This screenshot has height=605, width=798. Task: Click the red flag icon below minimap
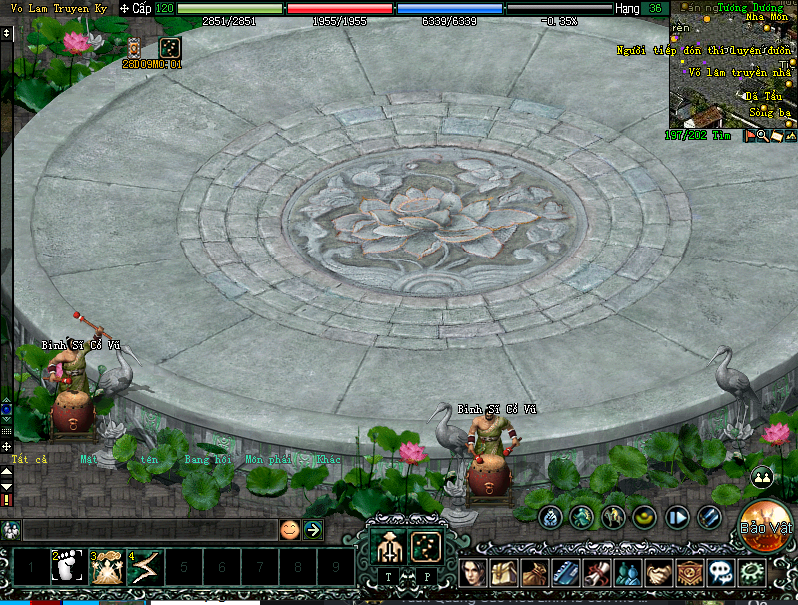750,135
